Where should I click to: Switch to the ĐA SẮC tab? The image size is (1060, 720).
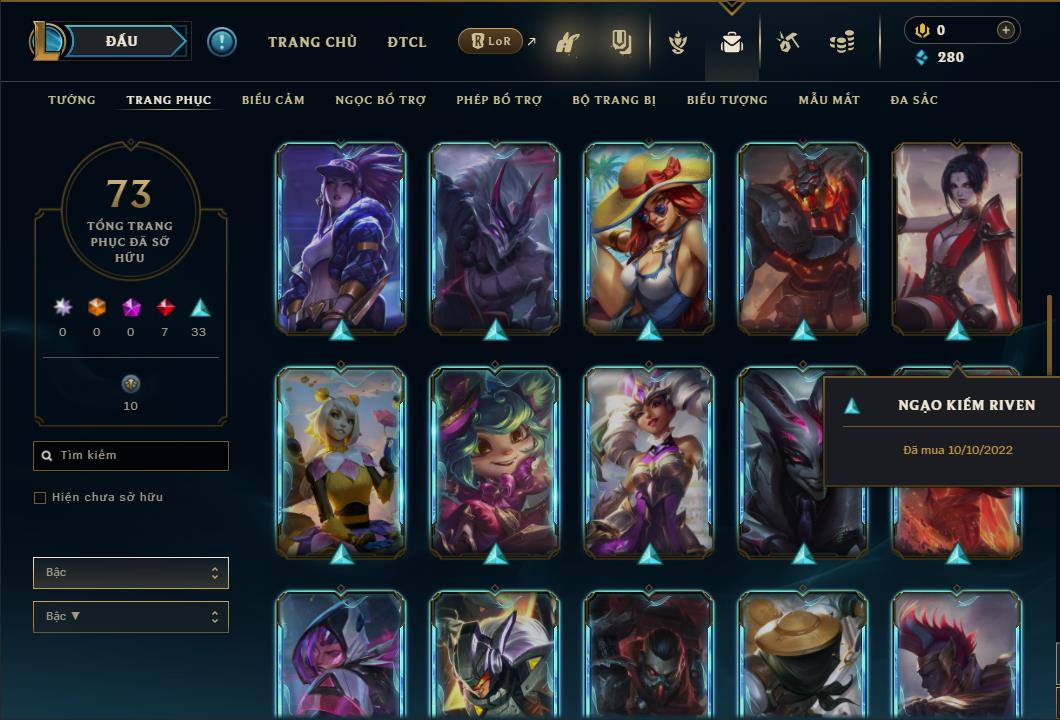click(x=914, y=100)
